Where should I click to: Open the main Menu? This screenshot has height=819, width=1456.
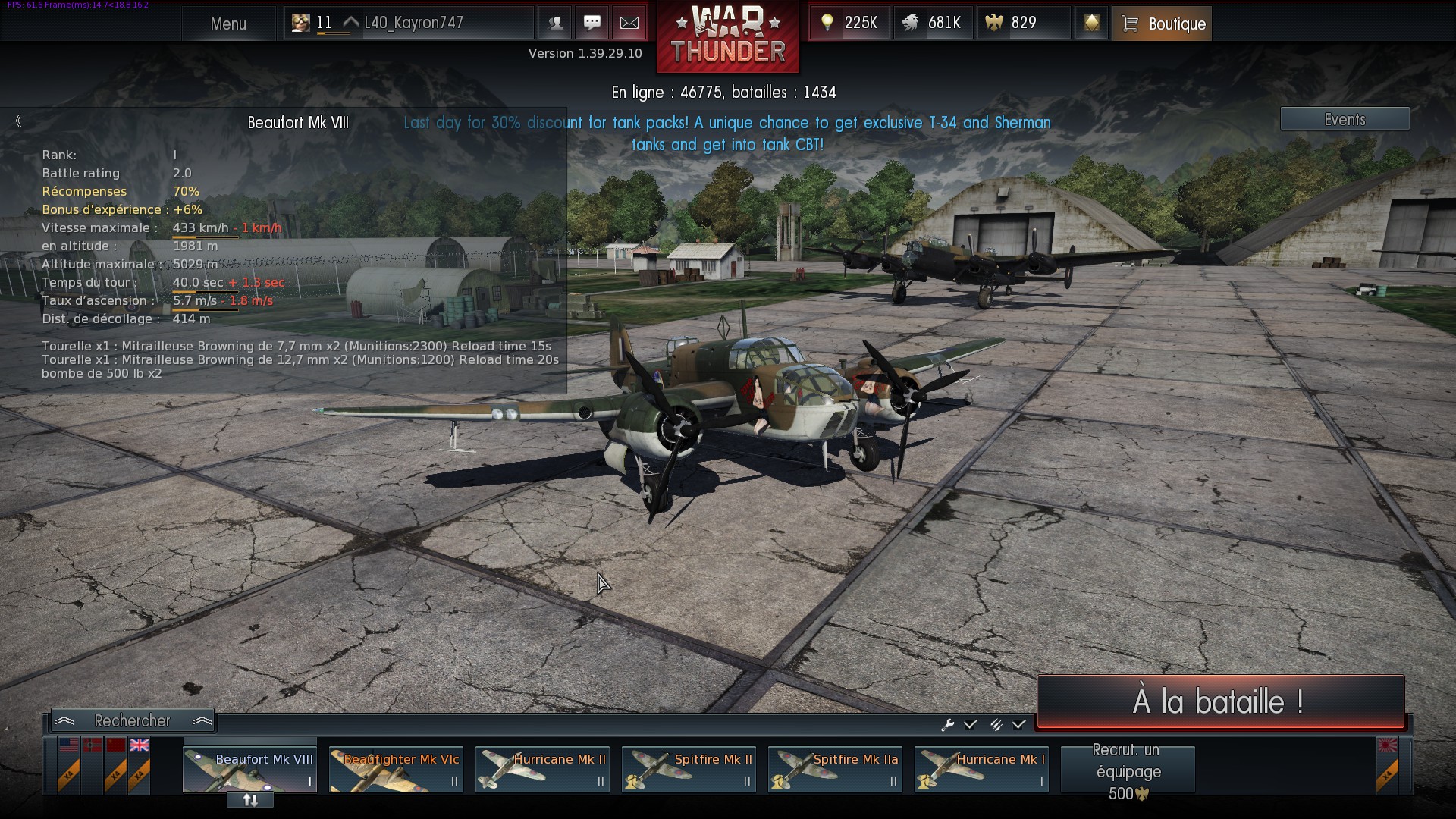228,24
